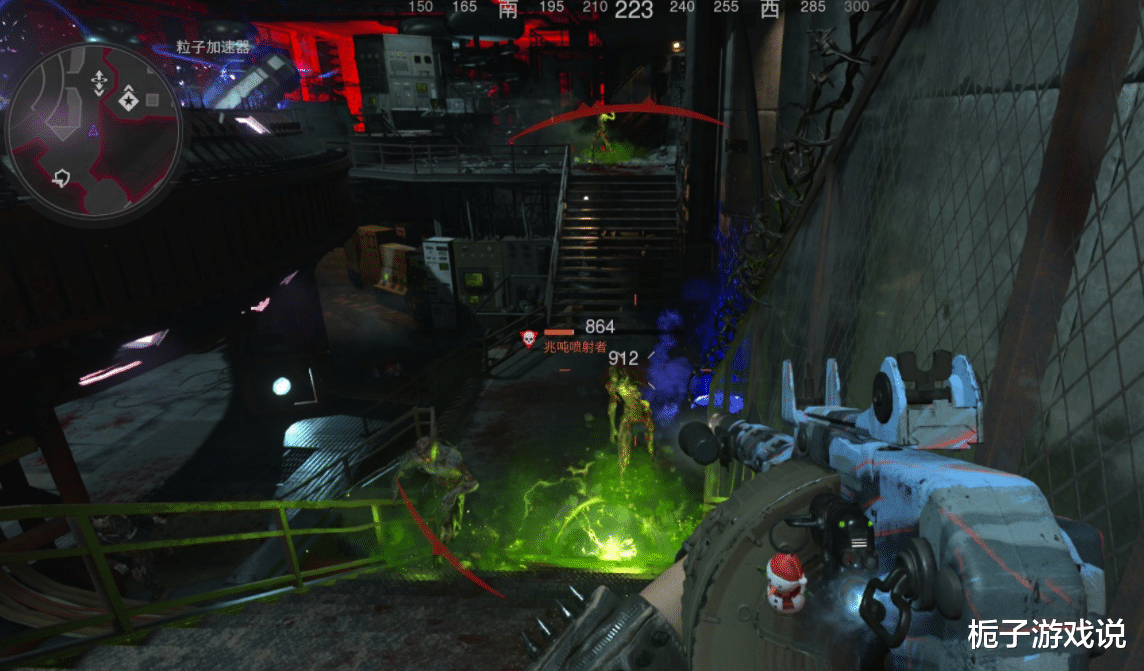Select the up-down arrows marker on minimap
This screenshot has height=671, width=1144.
98,83
